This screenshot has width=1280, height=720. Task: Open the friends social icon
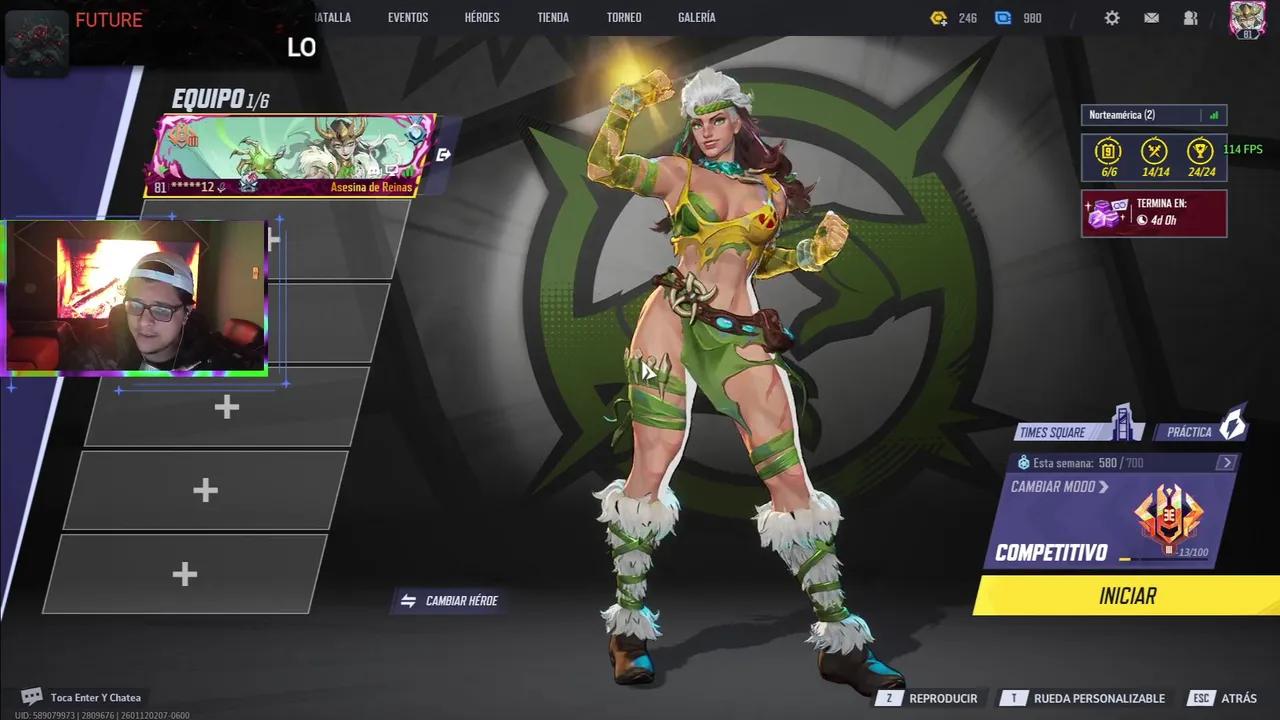point(1190,17)
